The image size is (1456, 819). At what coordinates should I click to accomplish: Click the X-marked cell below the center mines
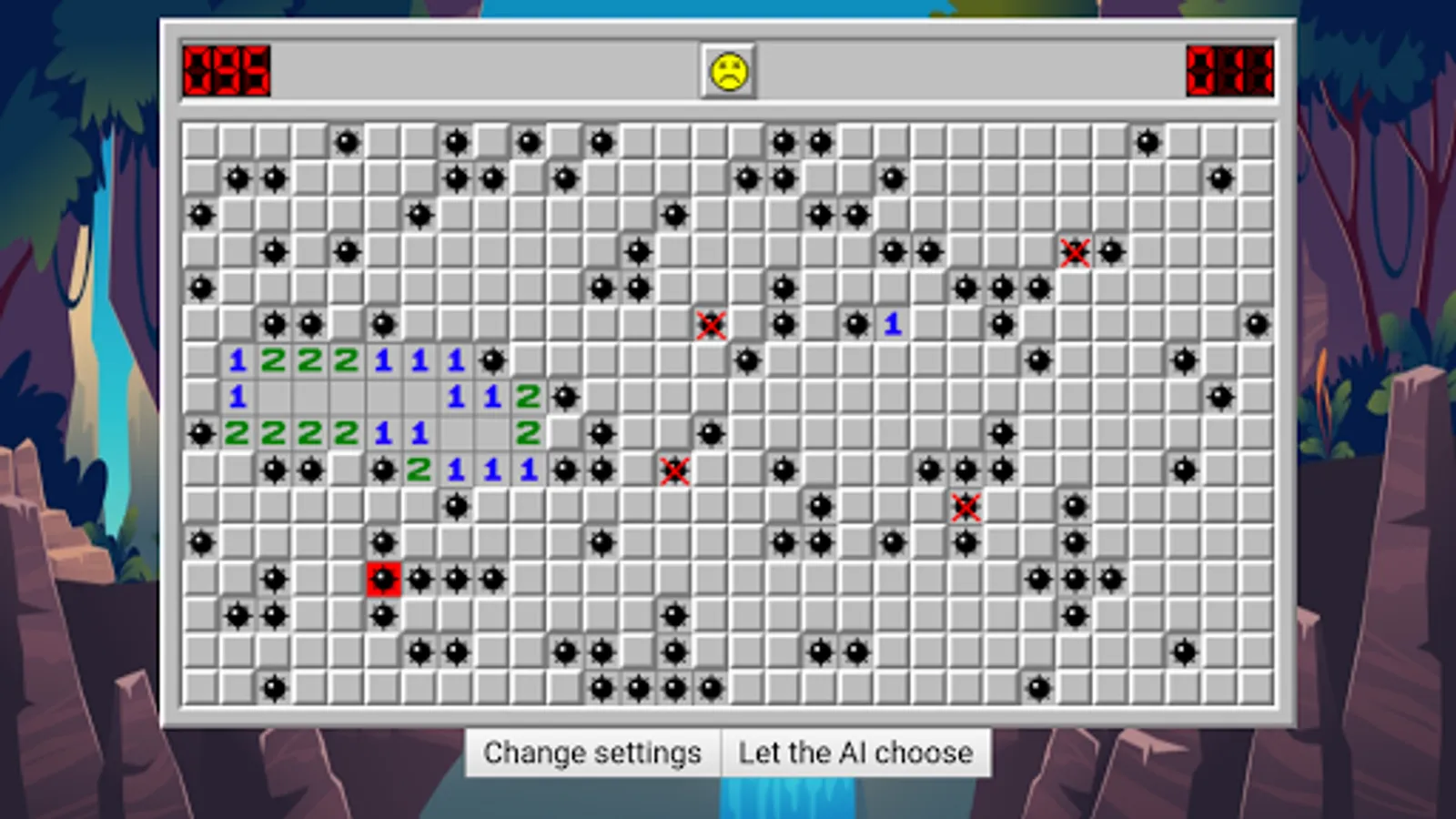[x=675, y=470]
